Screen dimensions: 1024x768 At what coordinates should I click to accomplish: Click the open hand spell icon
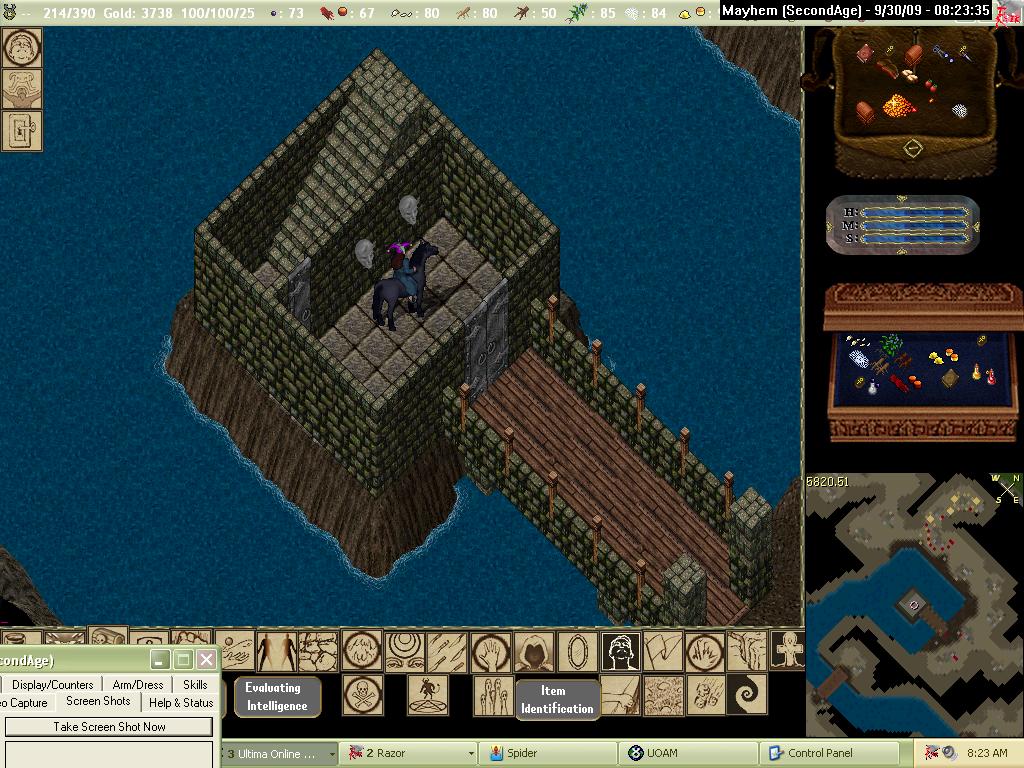491,652
